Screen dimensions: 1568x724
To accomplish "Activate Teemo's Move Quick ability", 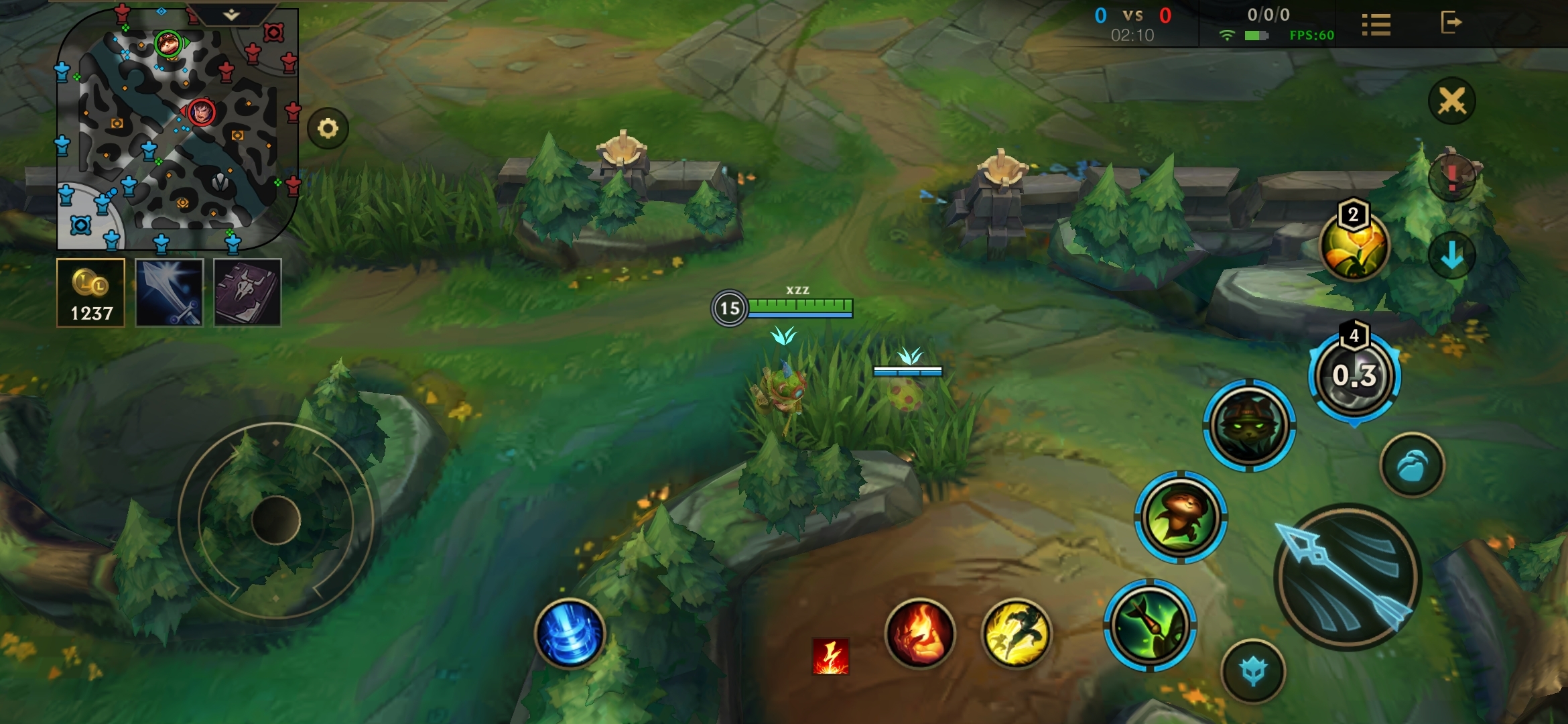I will pos(1181,517).
